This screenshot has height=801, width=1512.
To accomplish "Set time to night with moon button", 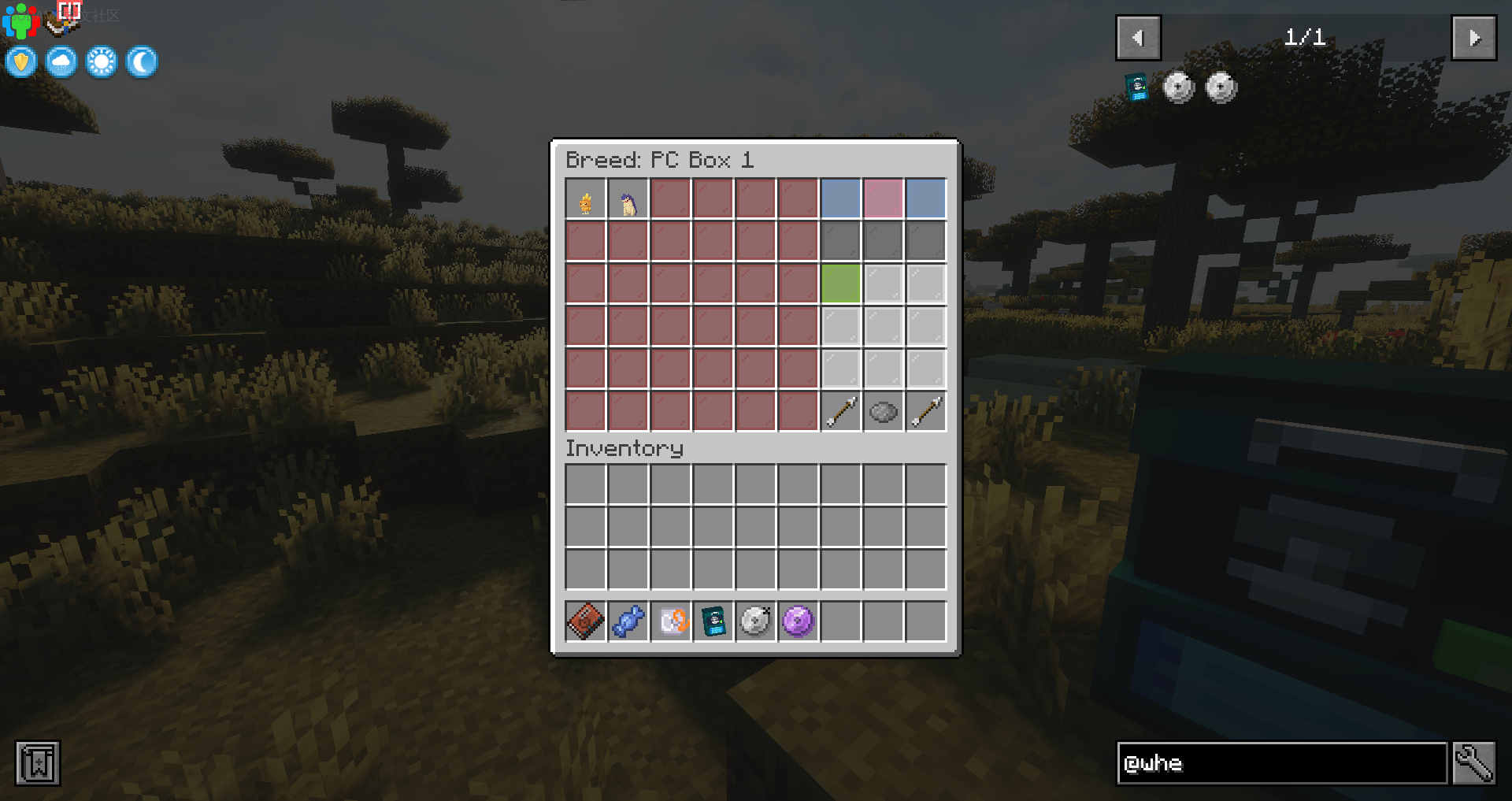I will (142, 61).
